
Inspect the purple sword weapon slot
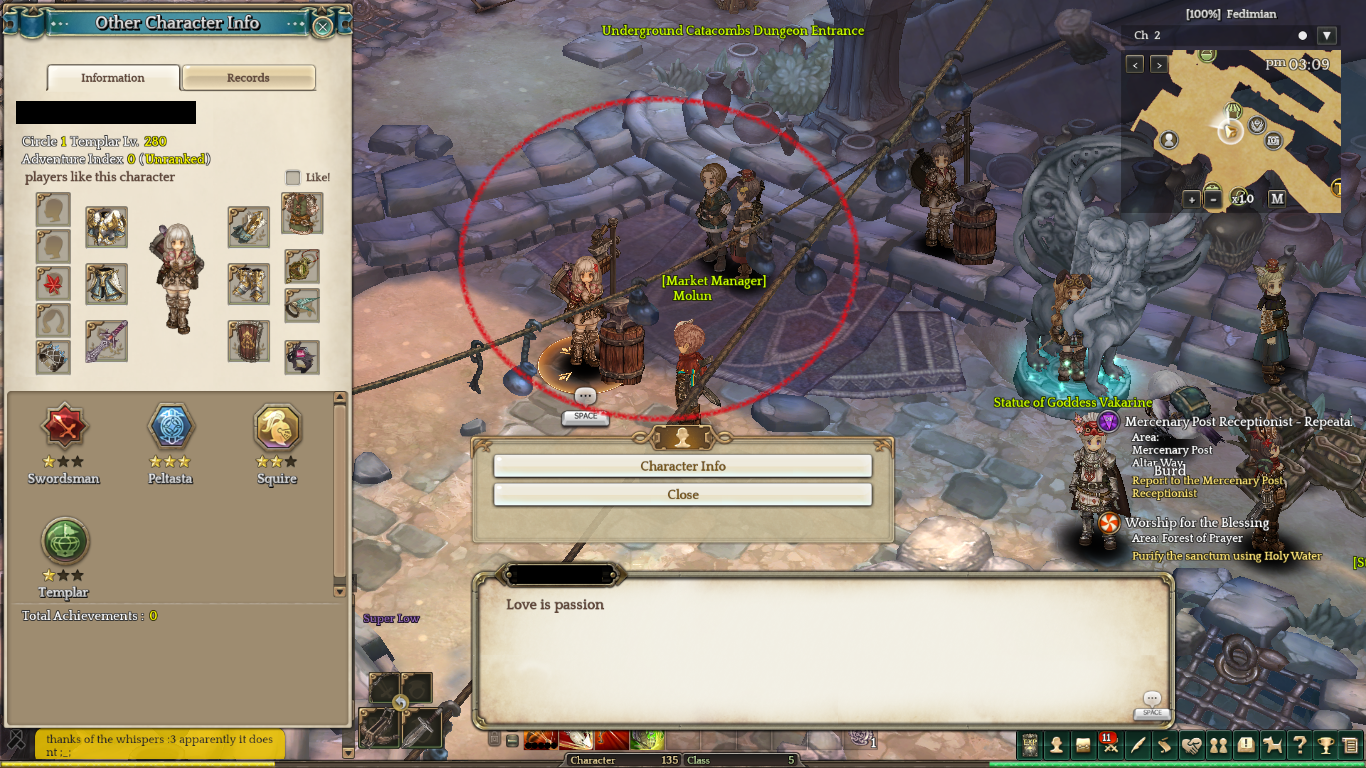tap(106, 340)
